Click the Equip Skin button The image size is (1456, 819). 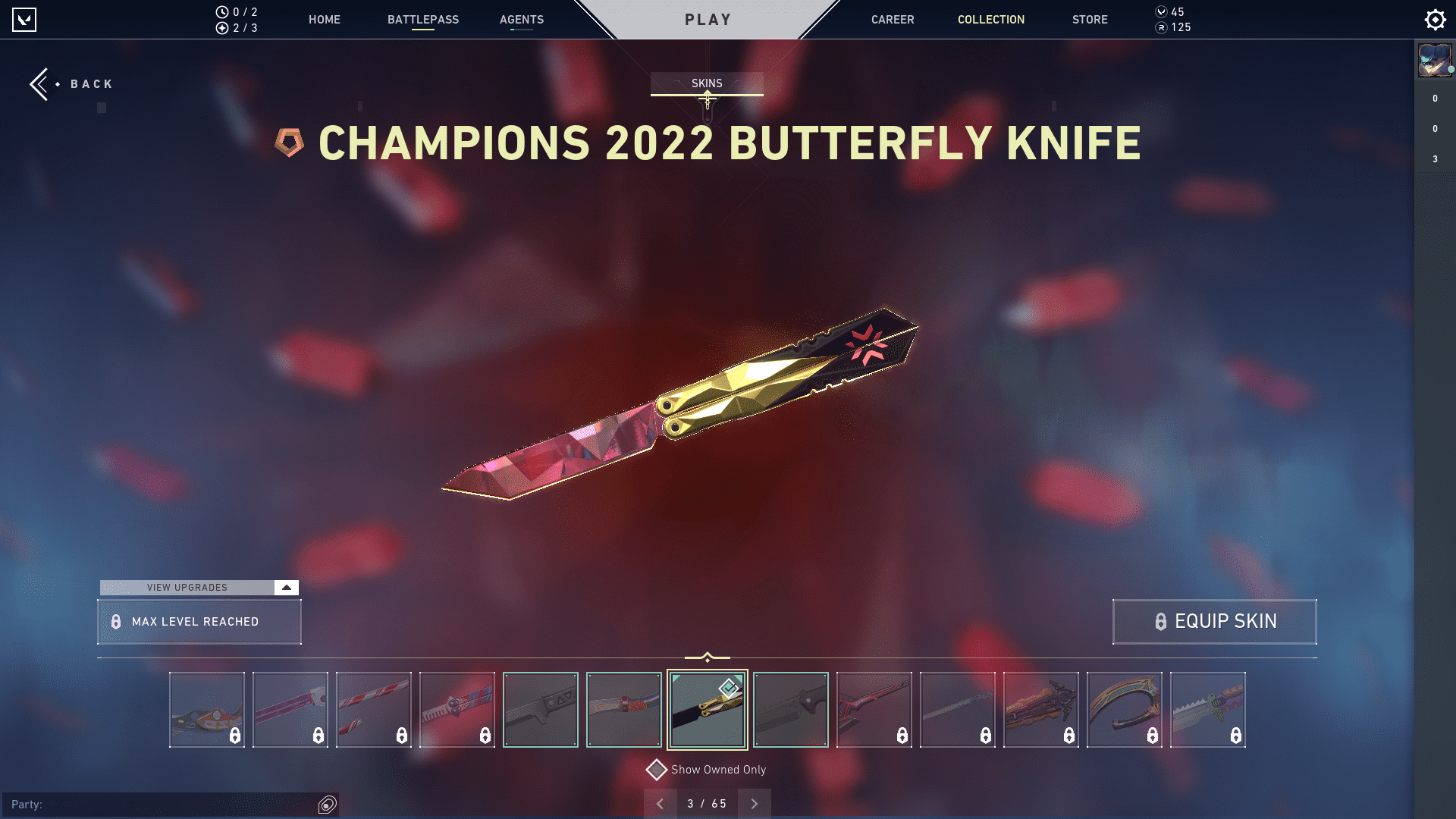(x=1214, y=621)
